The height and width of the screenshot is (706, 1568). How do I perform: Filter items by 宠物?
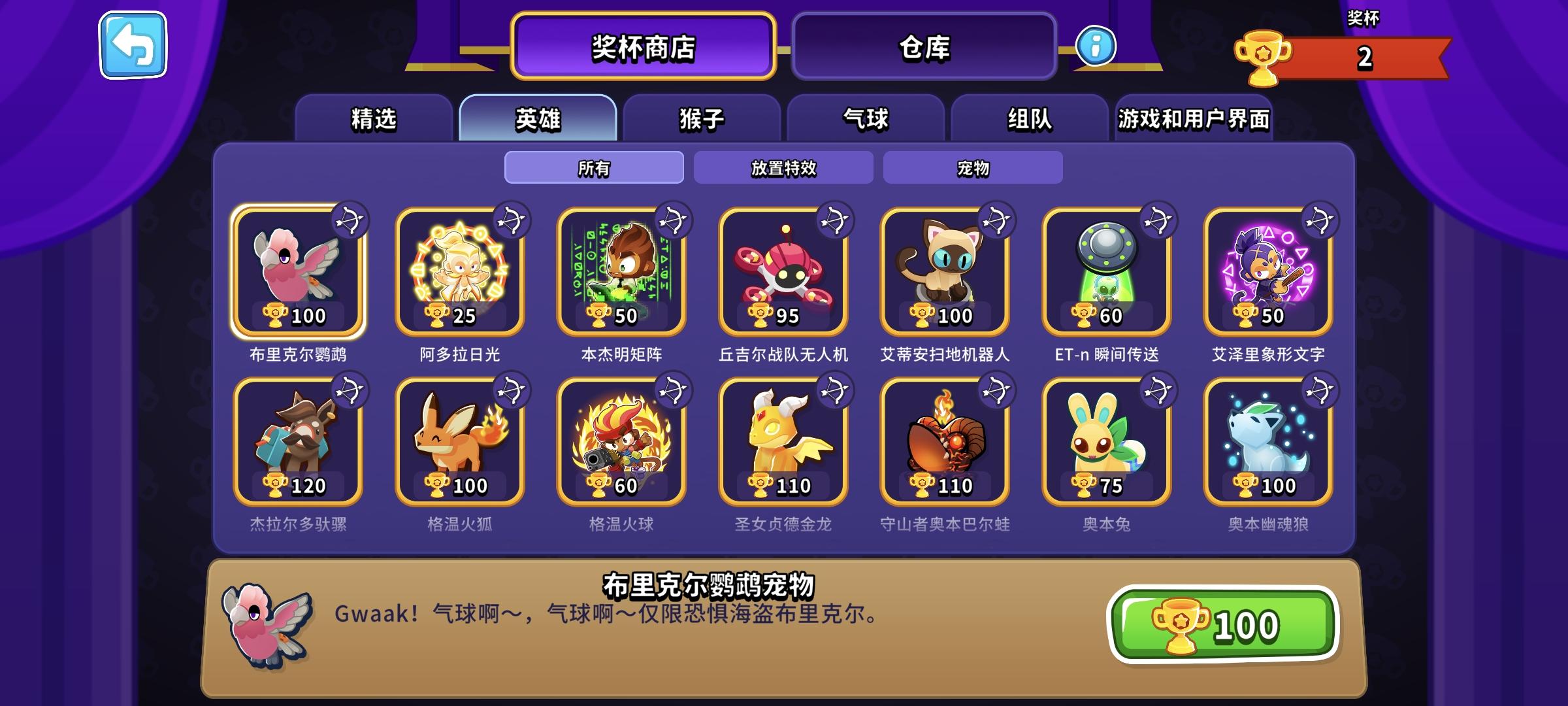(972, 168)
